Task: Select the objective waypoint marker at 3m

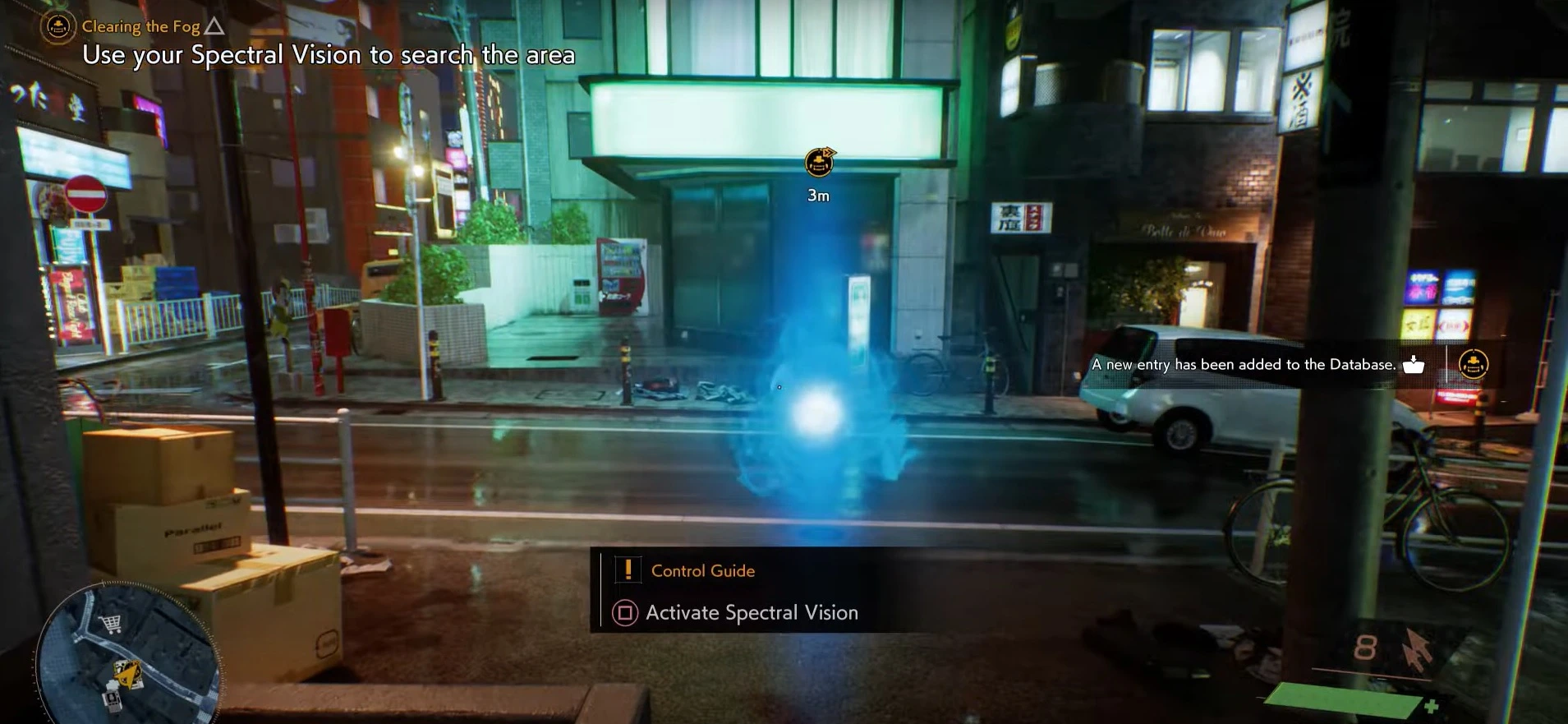Action: pyautogui.click(x=819, y=163)
